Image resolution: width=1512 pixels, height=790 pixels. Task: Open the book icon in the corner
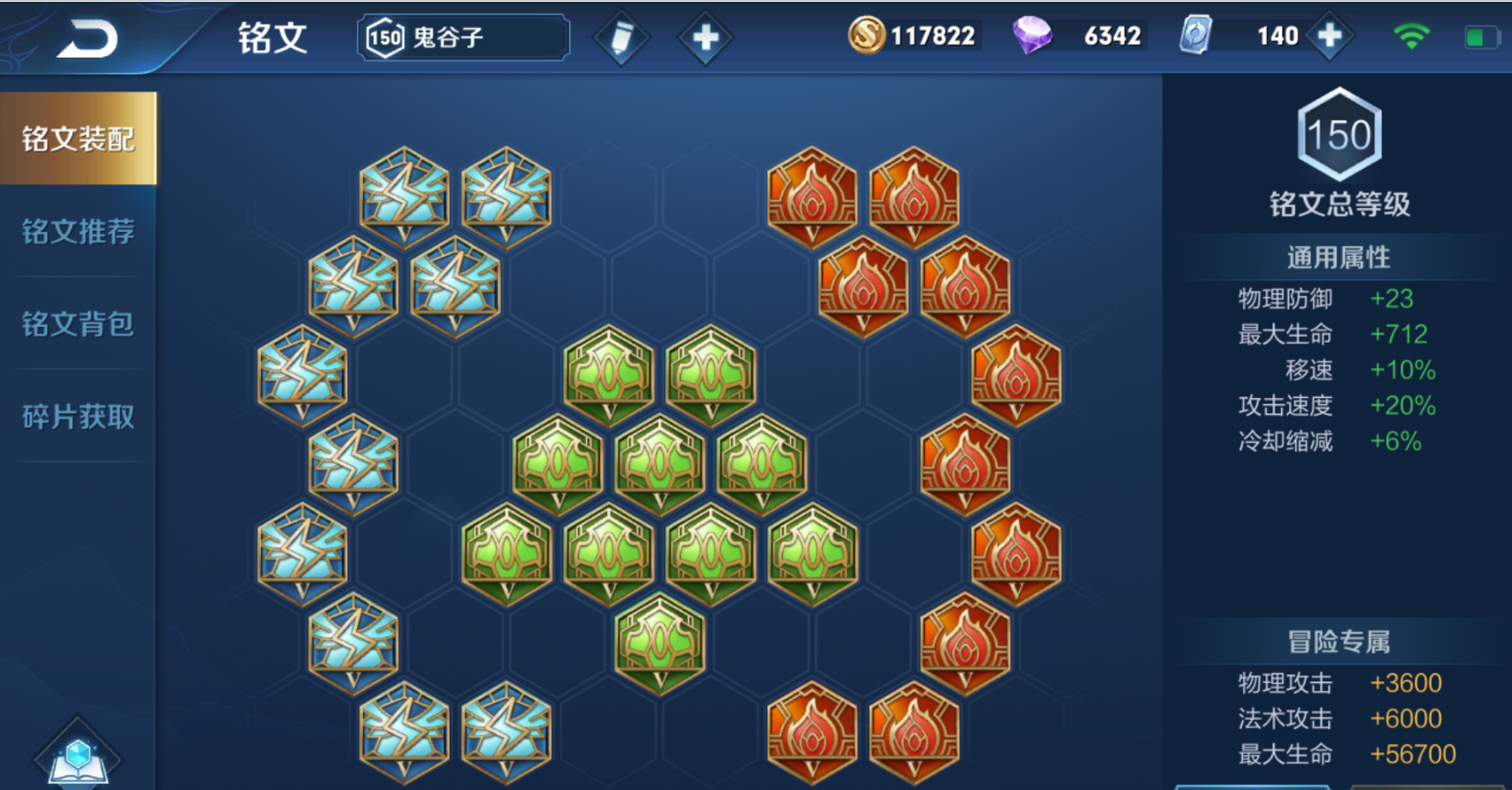[x=77, y=756]
